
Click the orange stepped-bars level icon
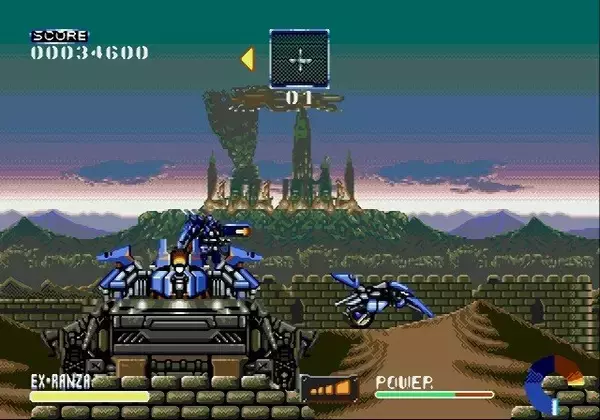pos(329,388)
